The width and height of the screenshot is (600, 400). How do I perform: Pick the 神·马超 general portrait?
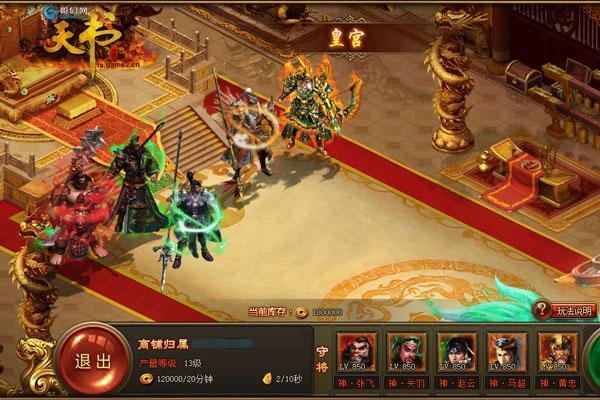click(x=505, y=353)
